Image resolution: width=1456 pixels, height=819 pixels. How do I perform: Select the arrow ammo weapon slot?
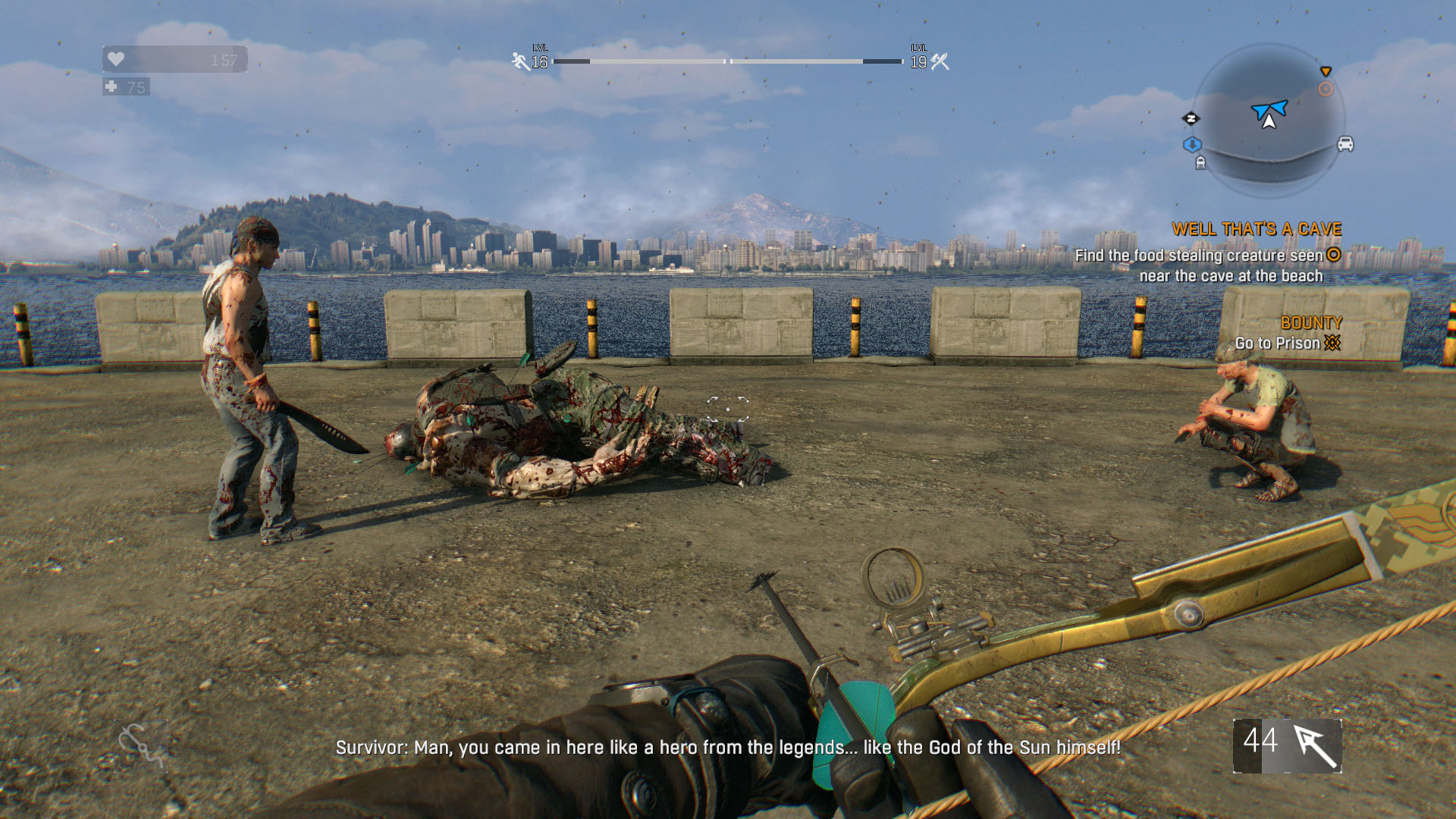pos(1287,746)
